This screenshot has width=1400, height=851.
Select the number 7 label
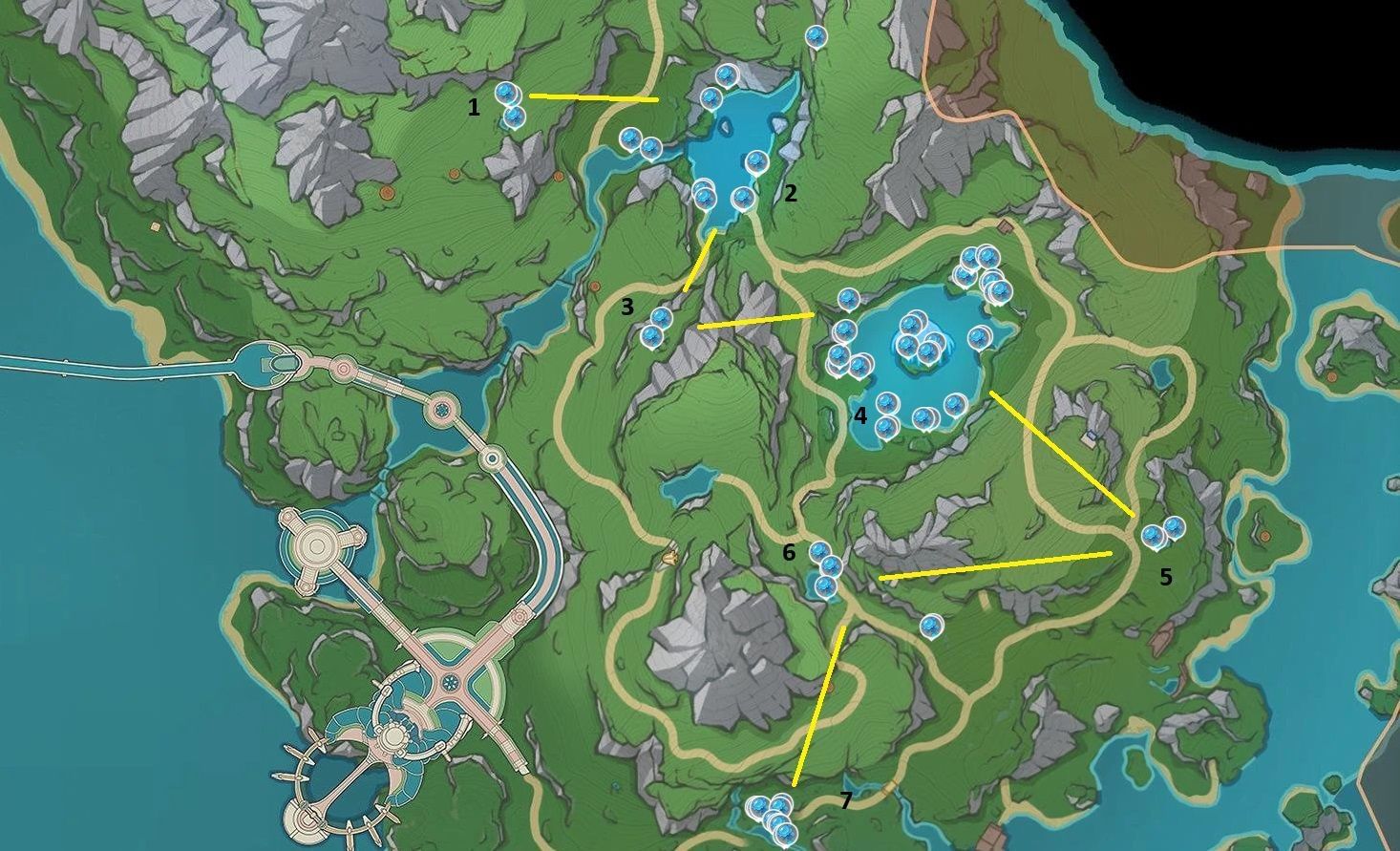point(846,800)
